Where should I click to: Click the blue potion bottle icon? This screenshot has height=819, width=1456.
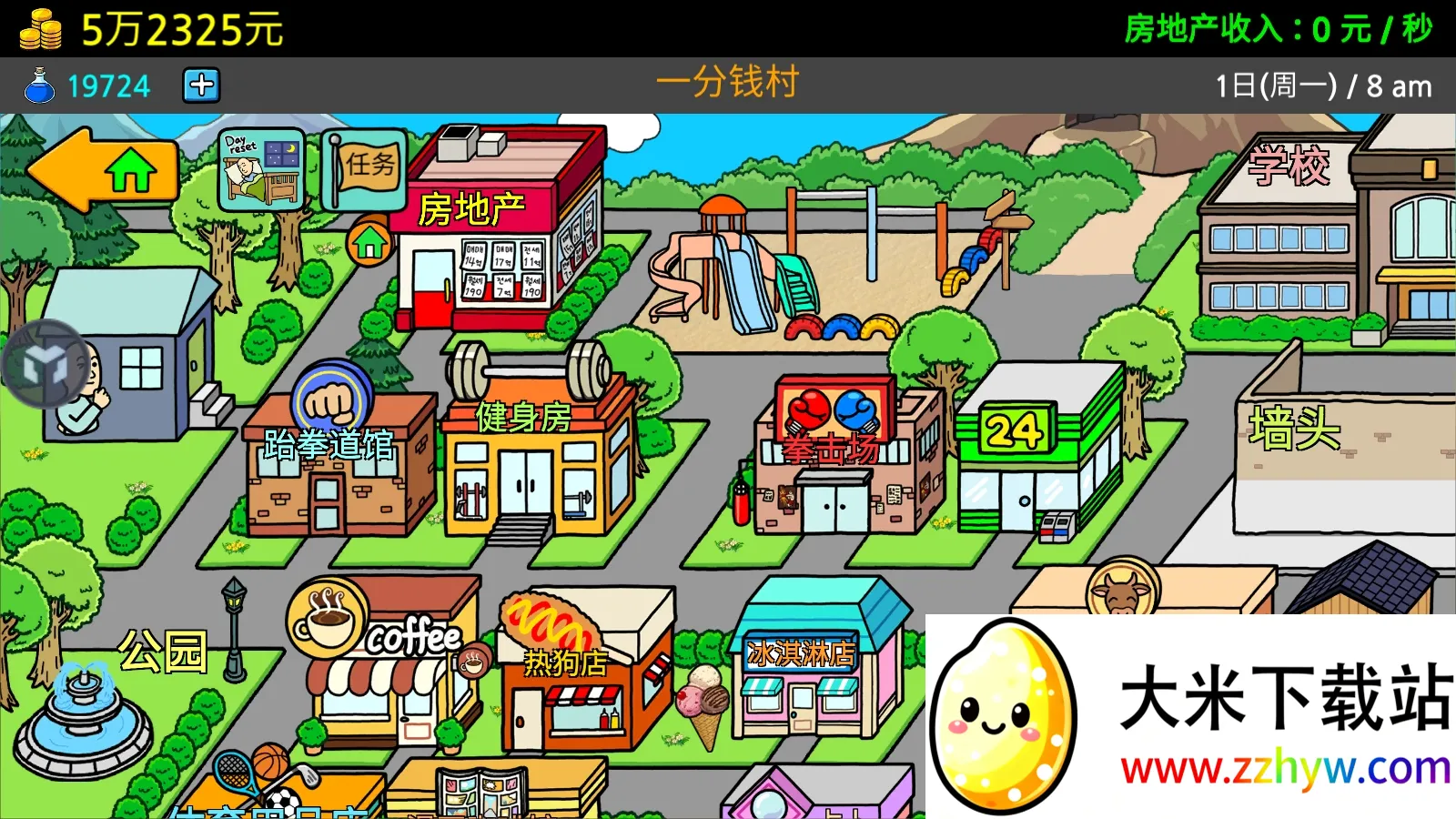[38, 86]
